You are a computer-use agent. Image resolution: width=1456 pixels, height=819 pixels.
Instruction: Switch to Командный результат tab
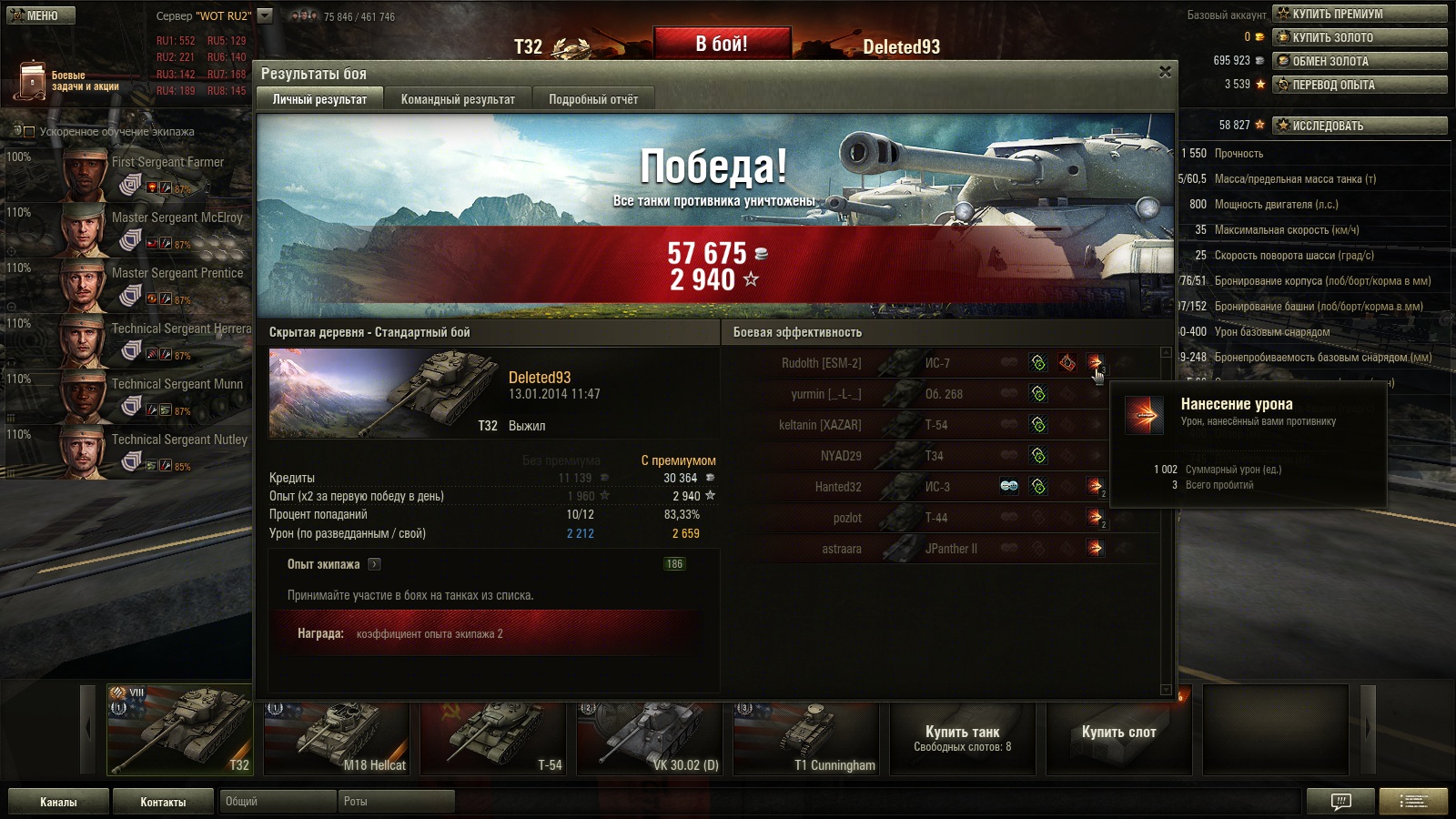pos(458,99)
